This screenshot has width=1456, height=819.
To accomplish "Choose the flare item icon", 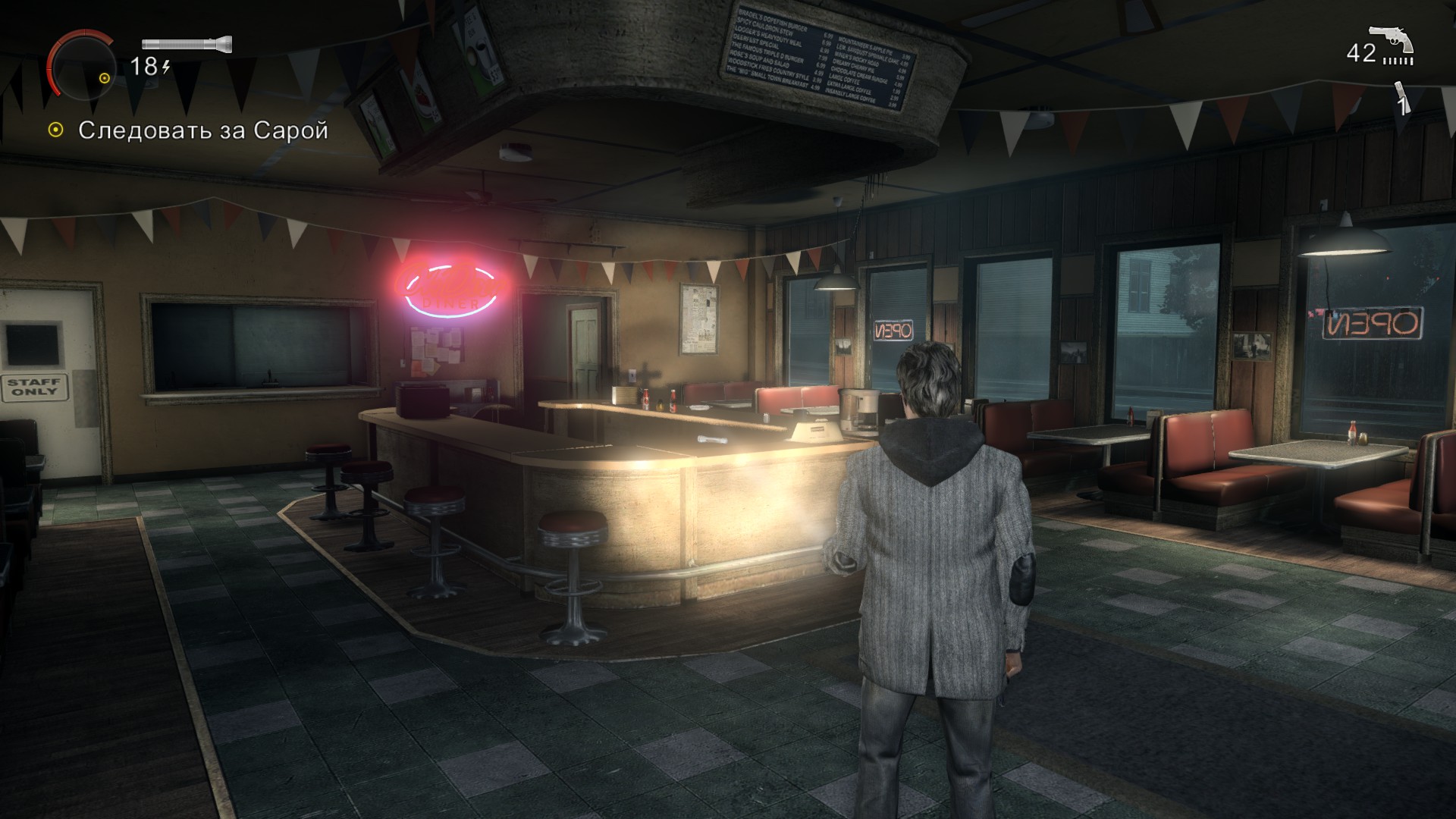I will pos(1401,99).
